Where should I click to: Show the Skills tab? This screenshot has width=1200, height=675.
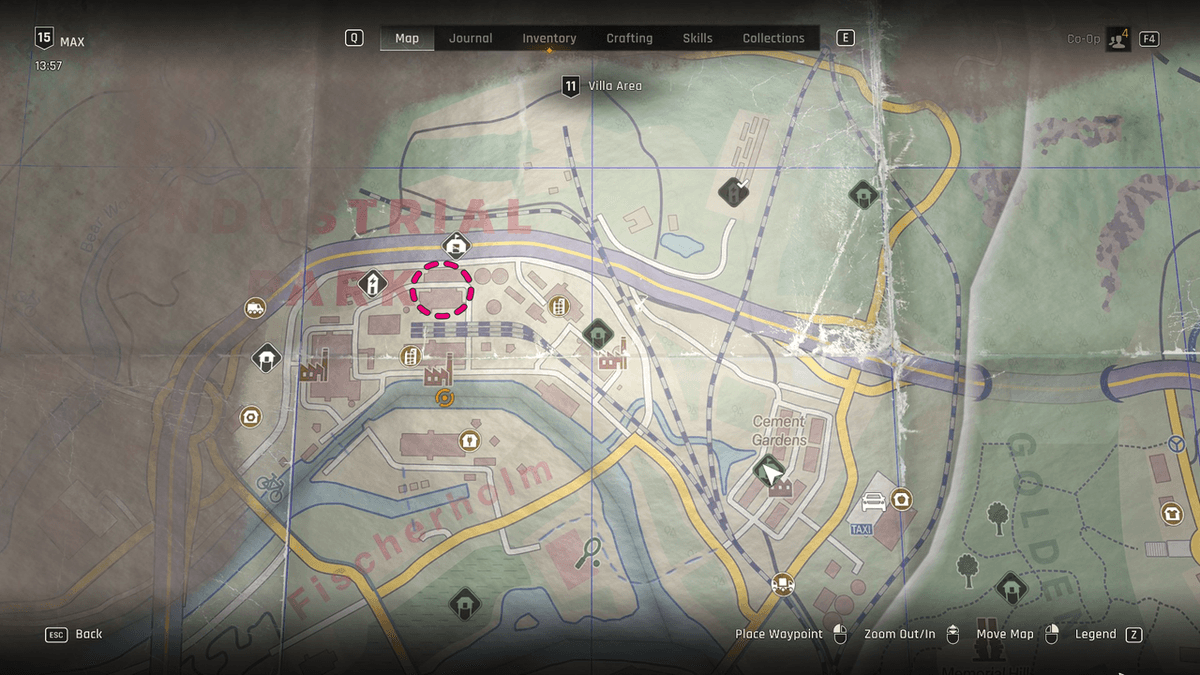pos(697,38)
